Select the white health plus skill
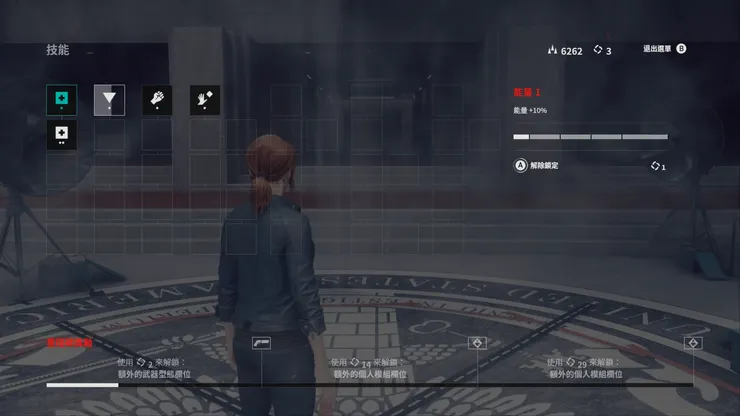740x416 pixels. (61, 134)
